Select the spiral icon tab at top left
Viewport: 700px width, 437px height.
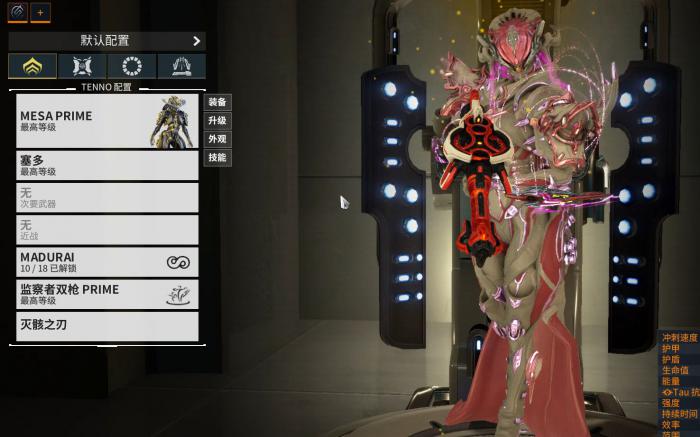click(17, 12)
